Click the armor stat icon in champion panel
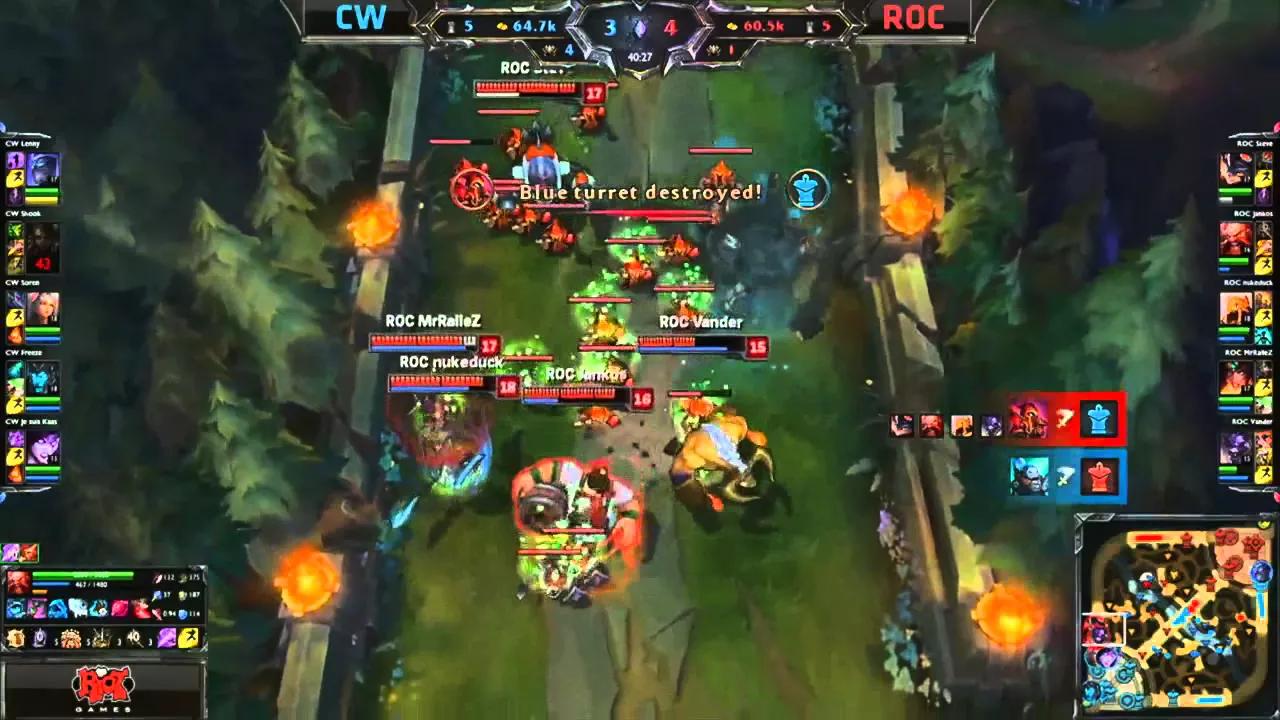 click(x=183, y=594)
